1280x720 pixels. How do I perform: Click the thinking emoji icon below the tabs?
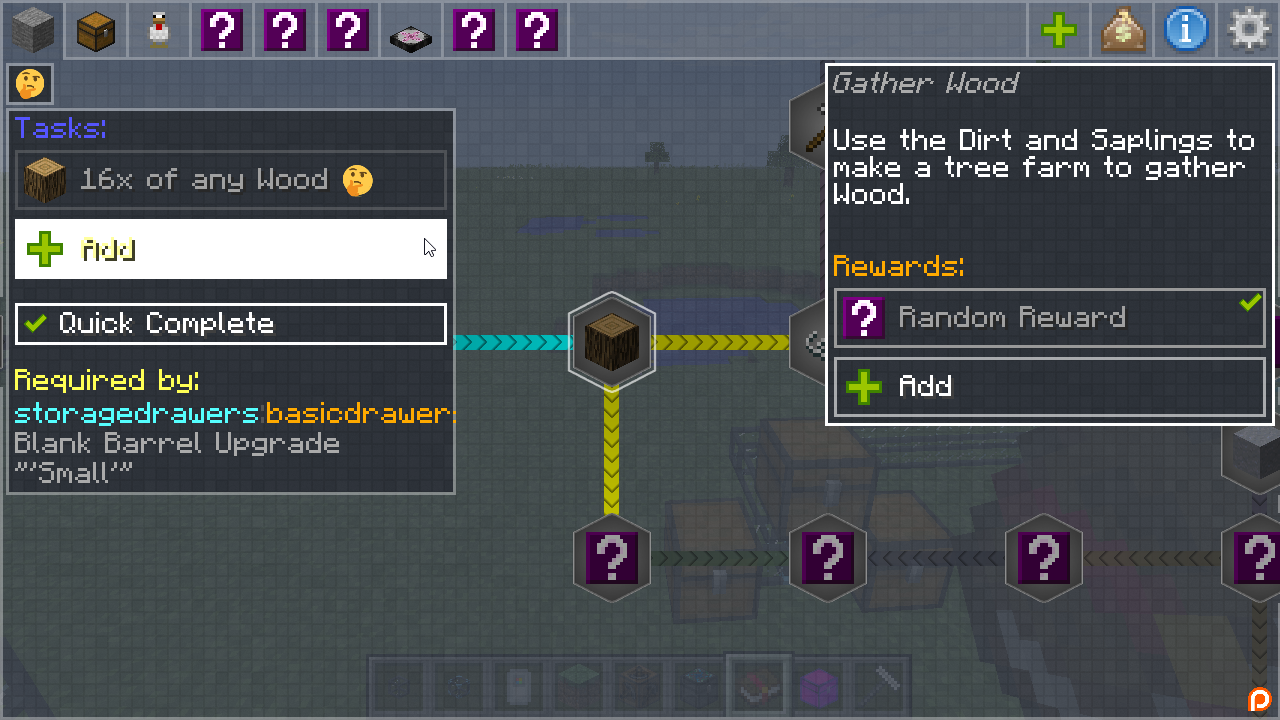[x=30, y=84]
